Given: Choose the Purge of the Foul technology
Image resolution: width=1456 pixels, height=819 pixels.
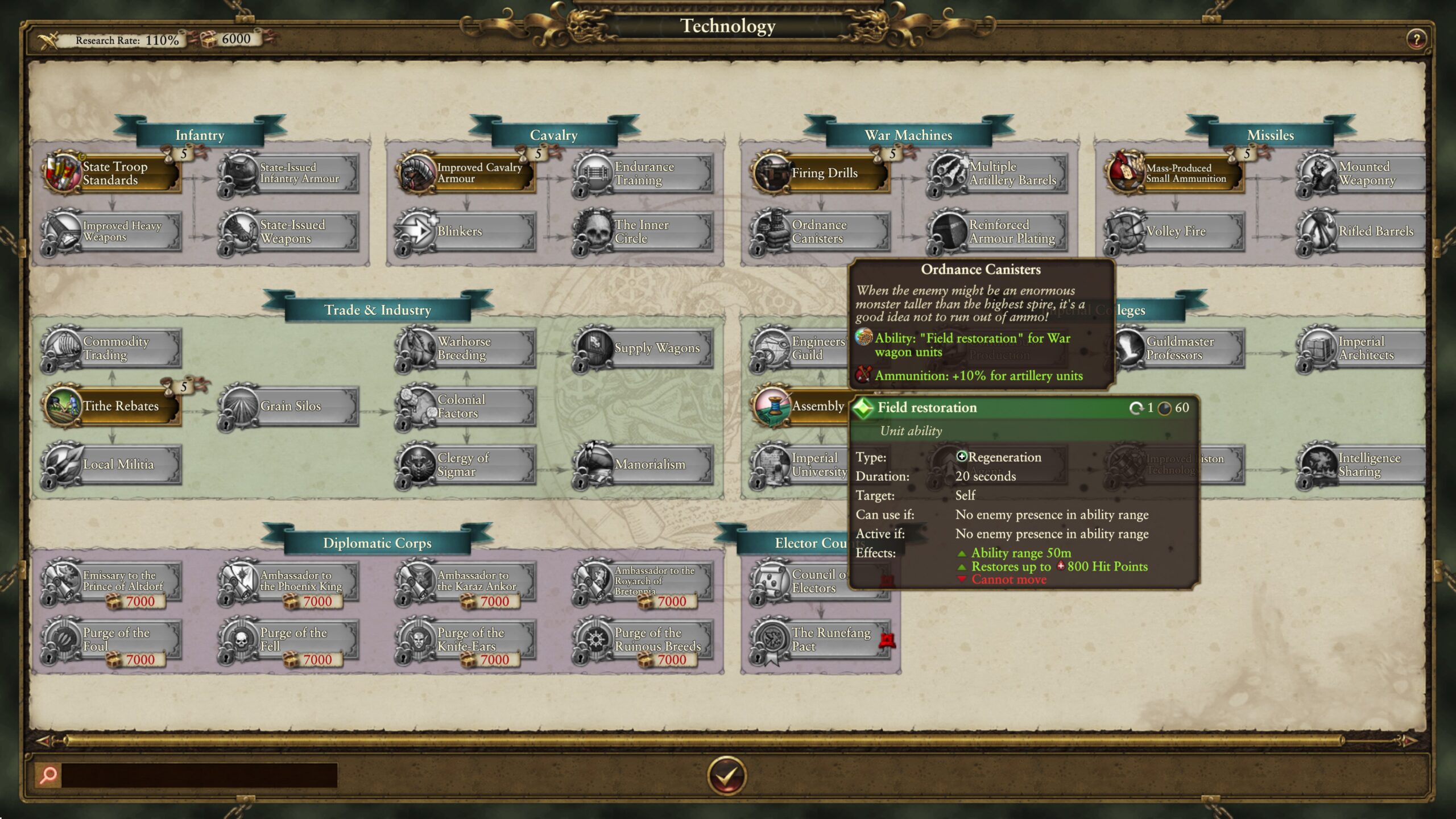Looking at the screenshot, I should pos(112,639).
